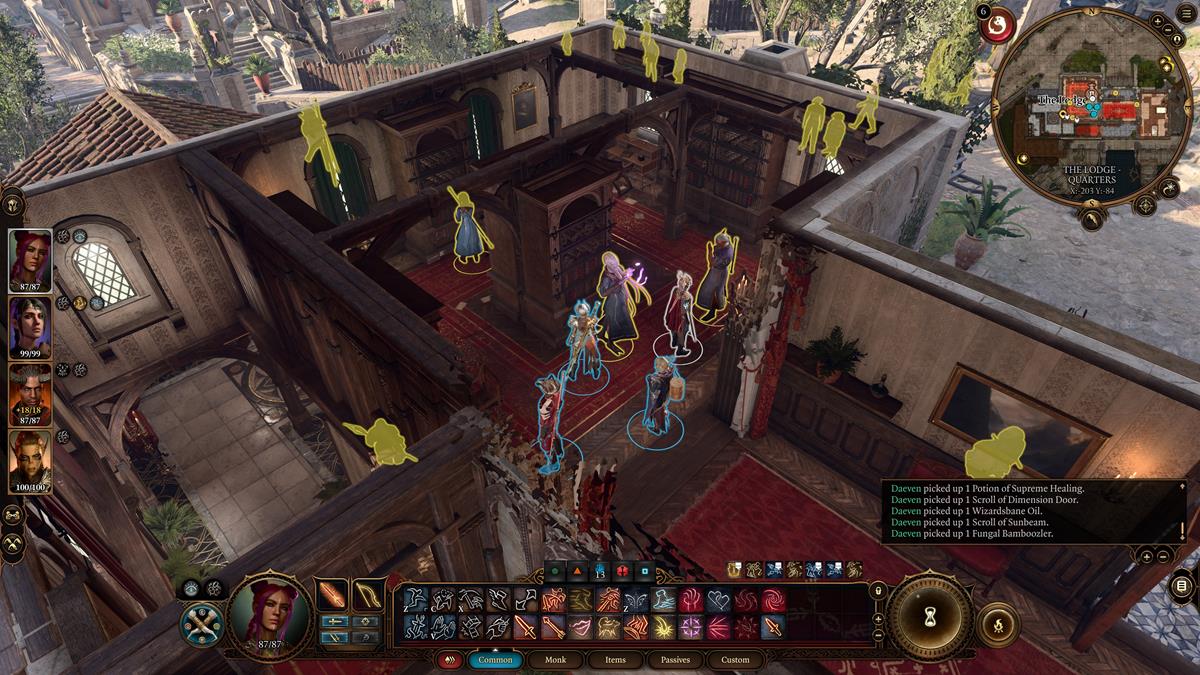This screenshot has width=1200, height=675.
Task: Choose the horned companion portrait
Action: click(x=30, y=391)
